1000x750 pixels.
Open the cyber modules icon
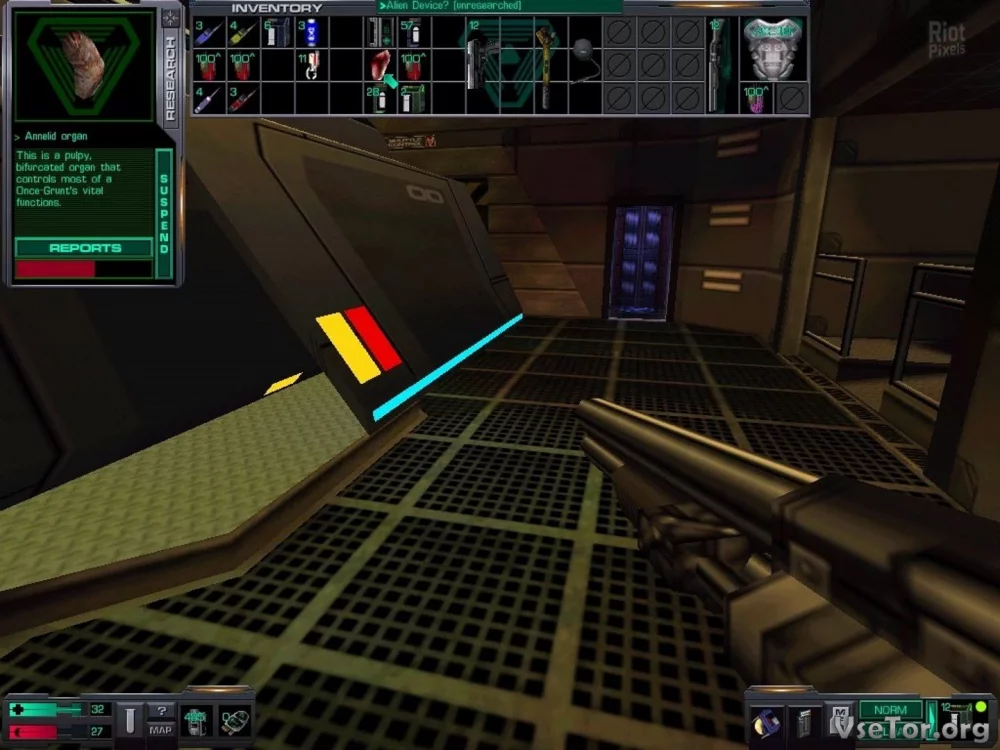[234, 720]
